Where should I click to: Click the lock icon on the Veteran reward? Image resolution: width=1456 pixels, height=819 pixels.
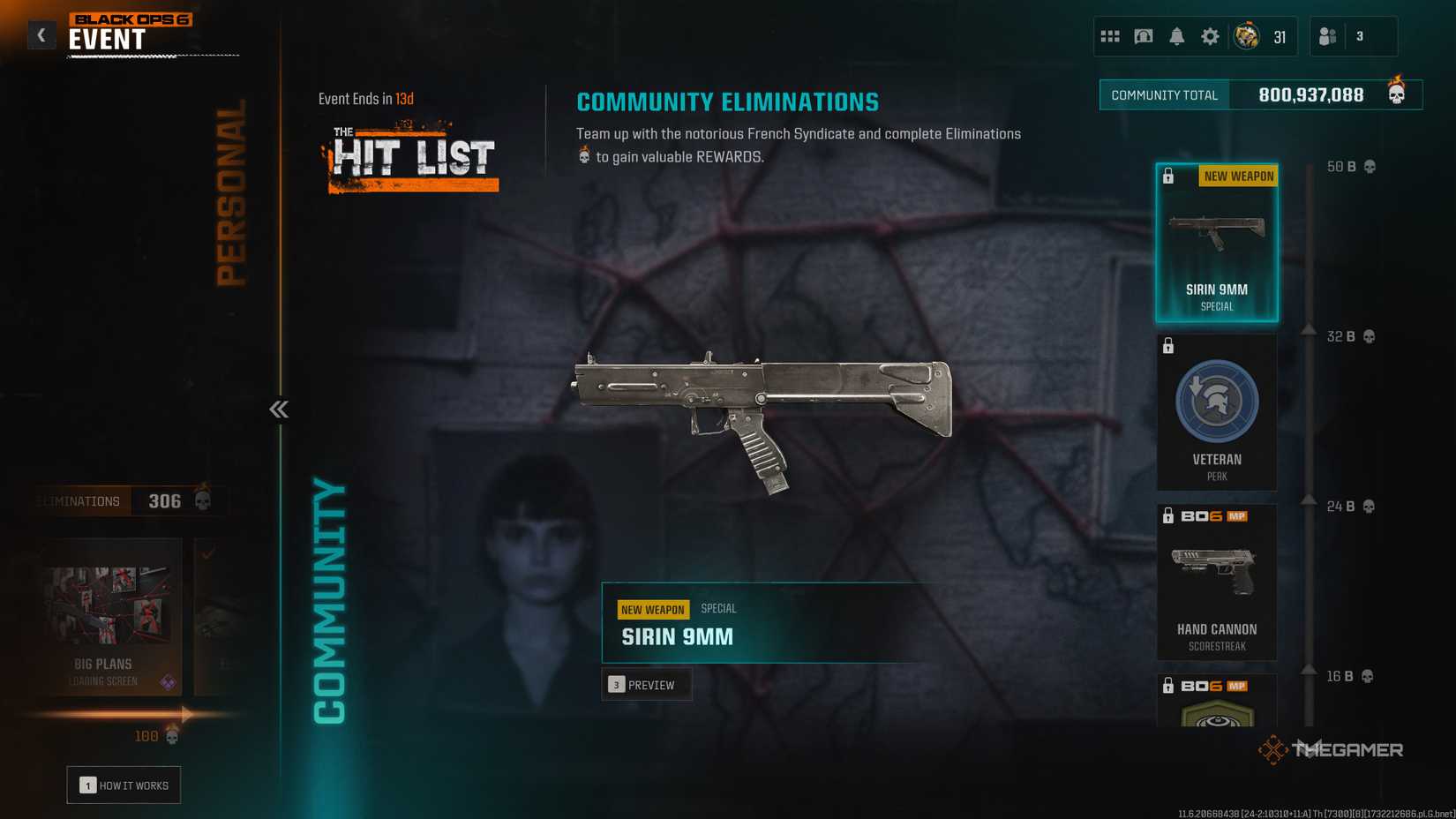tap(1169, 346)
